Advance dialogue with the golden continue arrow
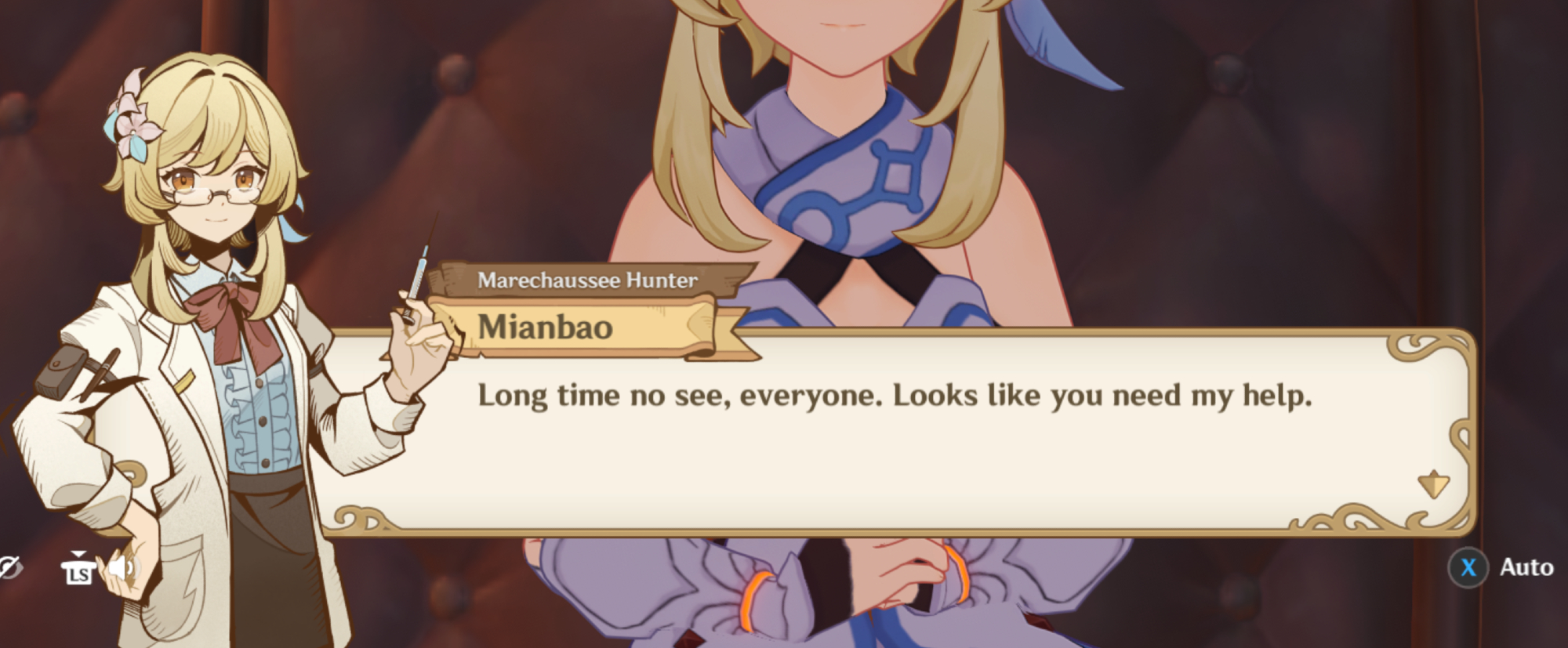Image resolution: width=1568 pixels, height=648 pixels. pyautogui.click(x=1433, y=485)
